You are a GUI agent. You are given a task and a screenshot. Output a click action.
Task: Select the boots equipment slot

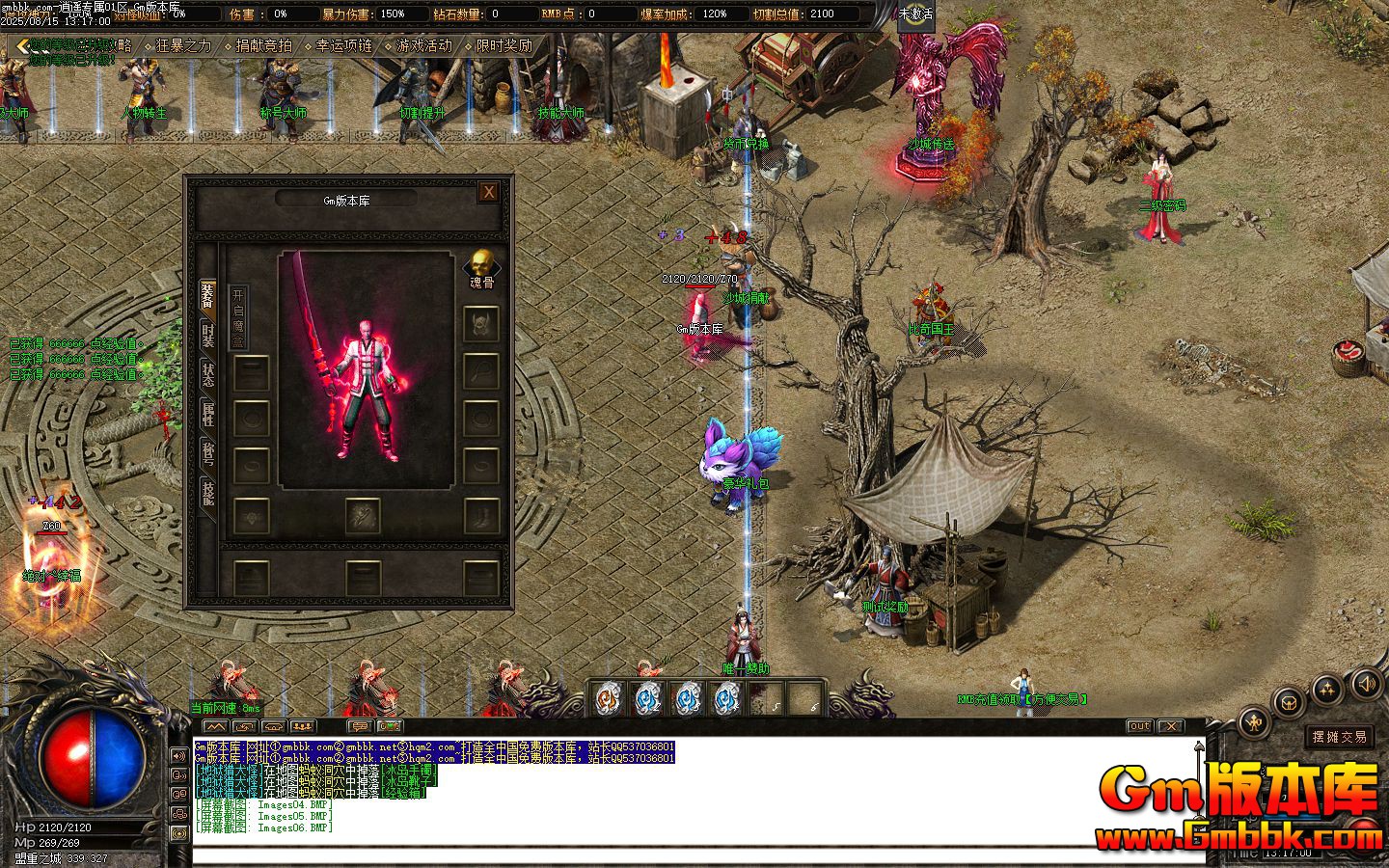480,516
